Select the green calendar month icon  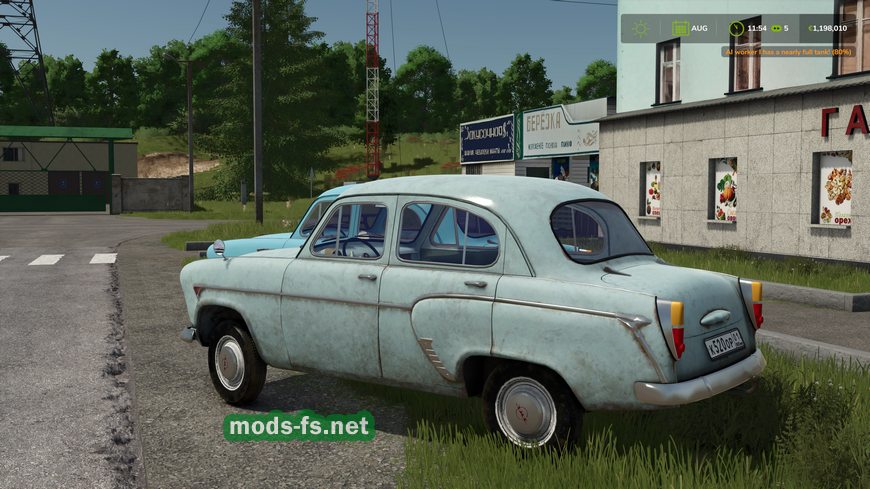[x=678, y=28]
